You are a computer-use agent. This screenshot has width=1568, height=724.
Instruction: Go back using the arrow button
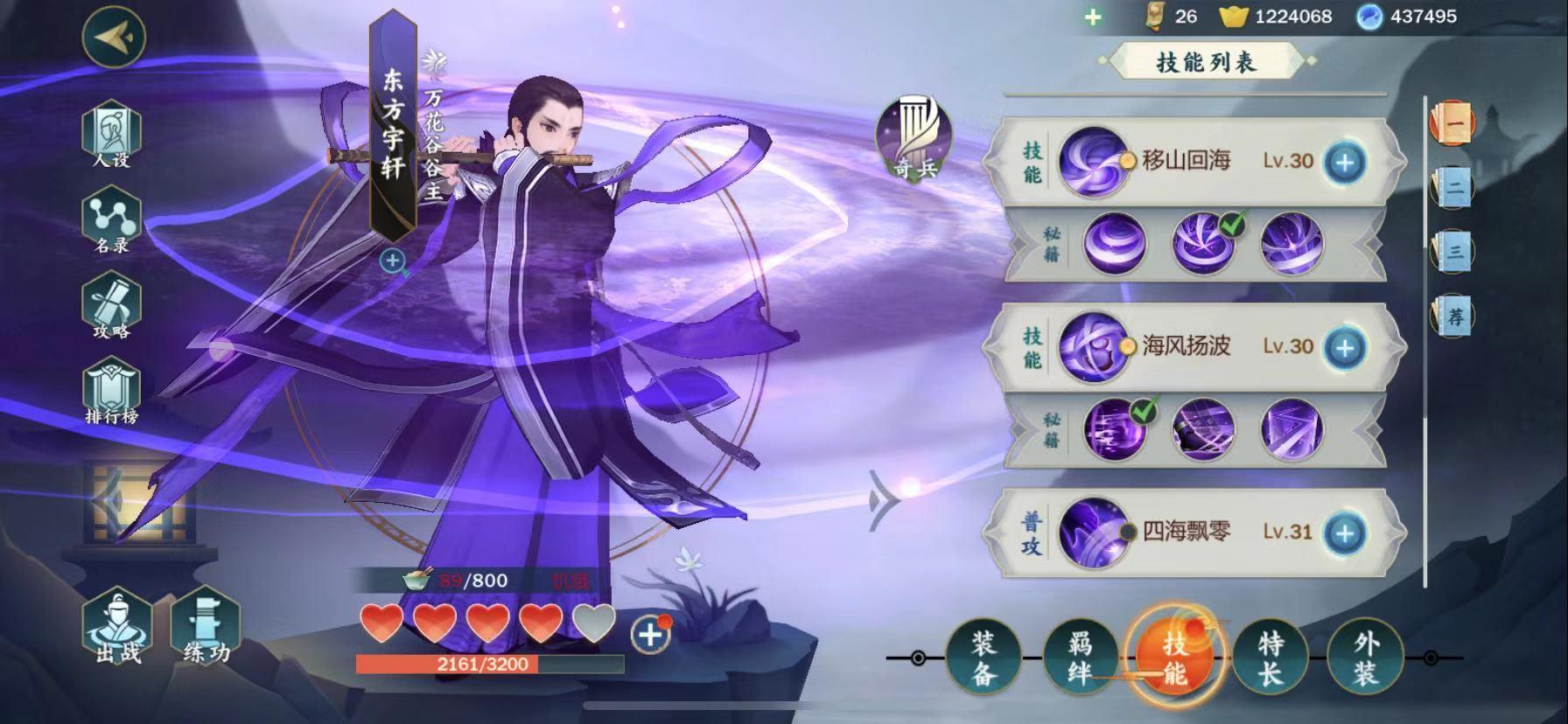(x=114, y=37)
